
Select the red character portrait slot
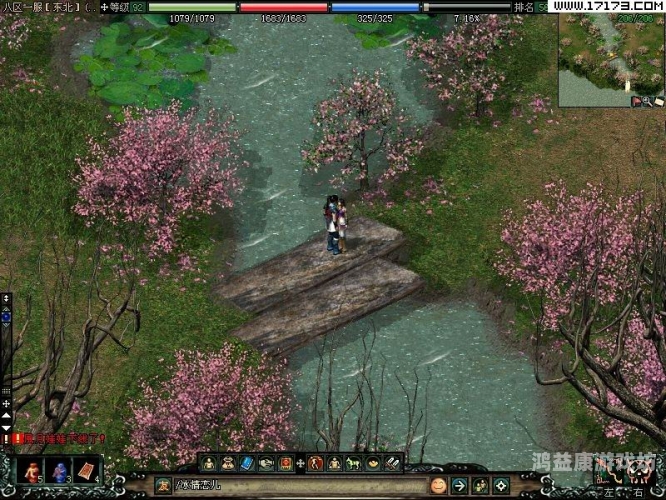click(x=34, y=470)
